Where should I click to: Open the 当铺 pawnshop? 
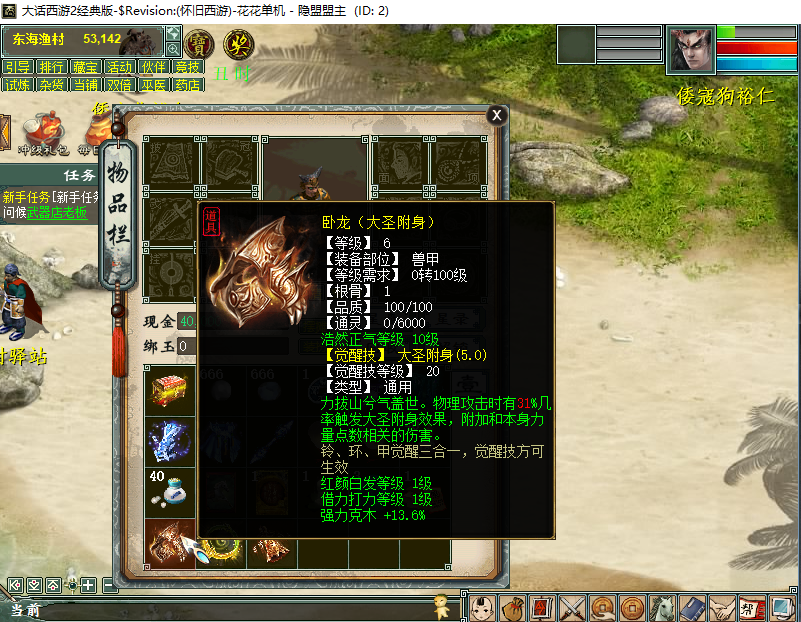pyautogui.click(x=85, y=85)
